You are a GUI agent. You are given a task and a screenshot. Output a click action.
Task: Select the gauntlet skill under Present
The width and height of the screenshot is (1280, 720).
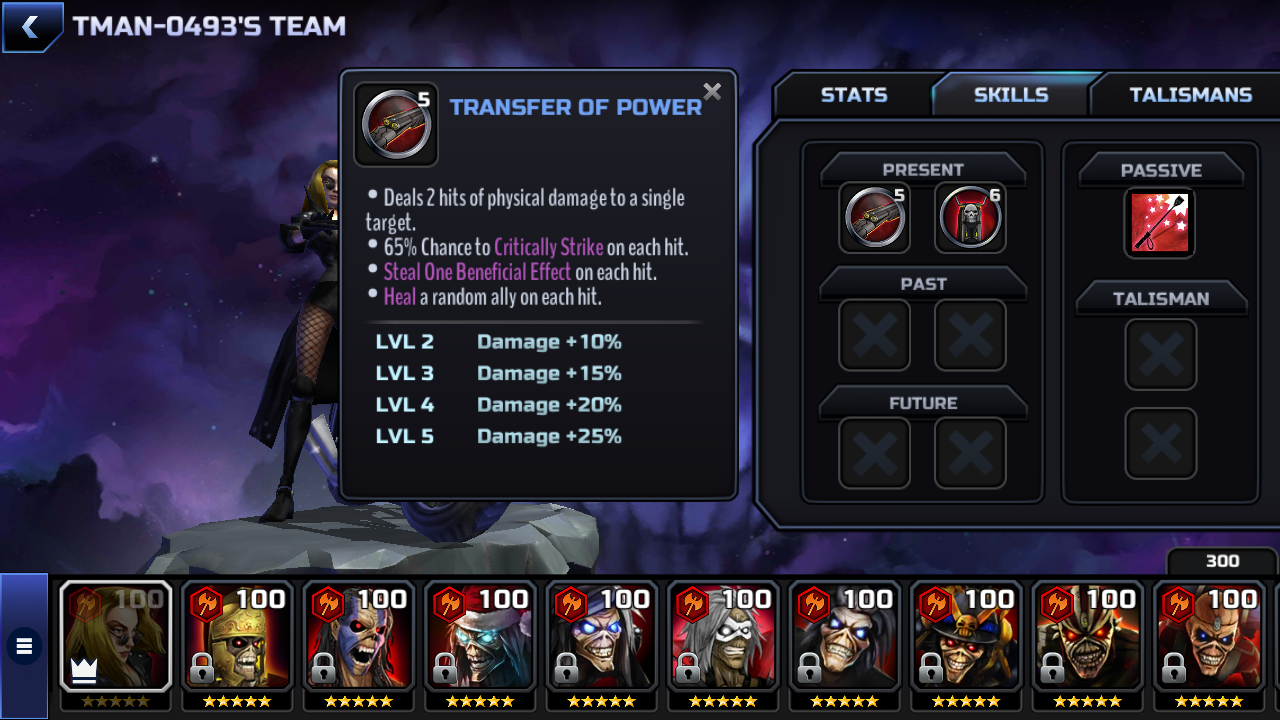click(x=875, y=218)
